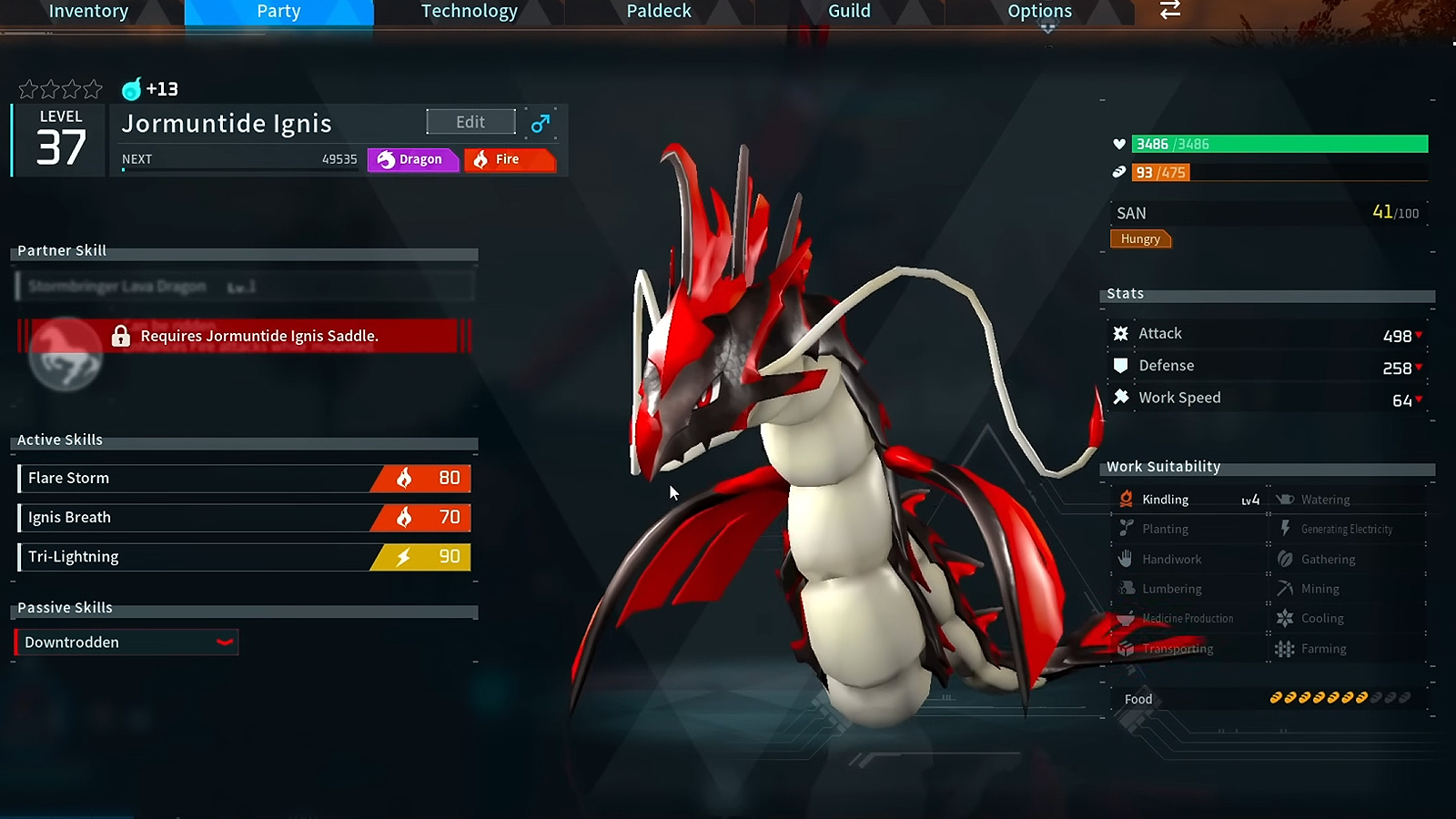Screen dimensions: 1456x819
Task: Switch to the Inventory tab
Action: tap(88, 12)
